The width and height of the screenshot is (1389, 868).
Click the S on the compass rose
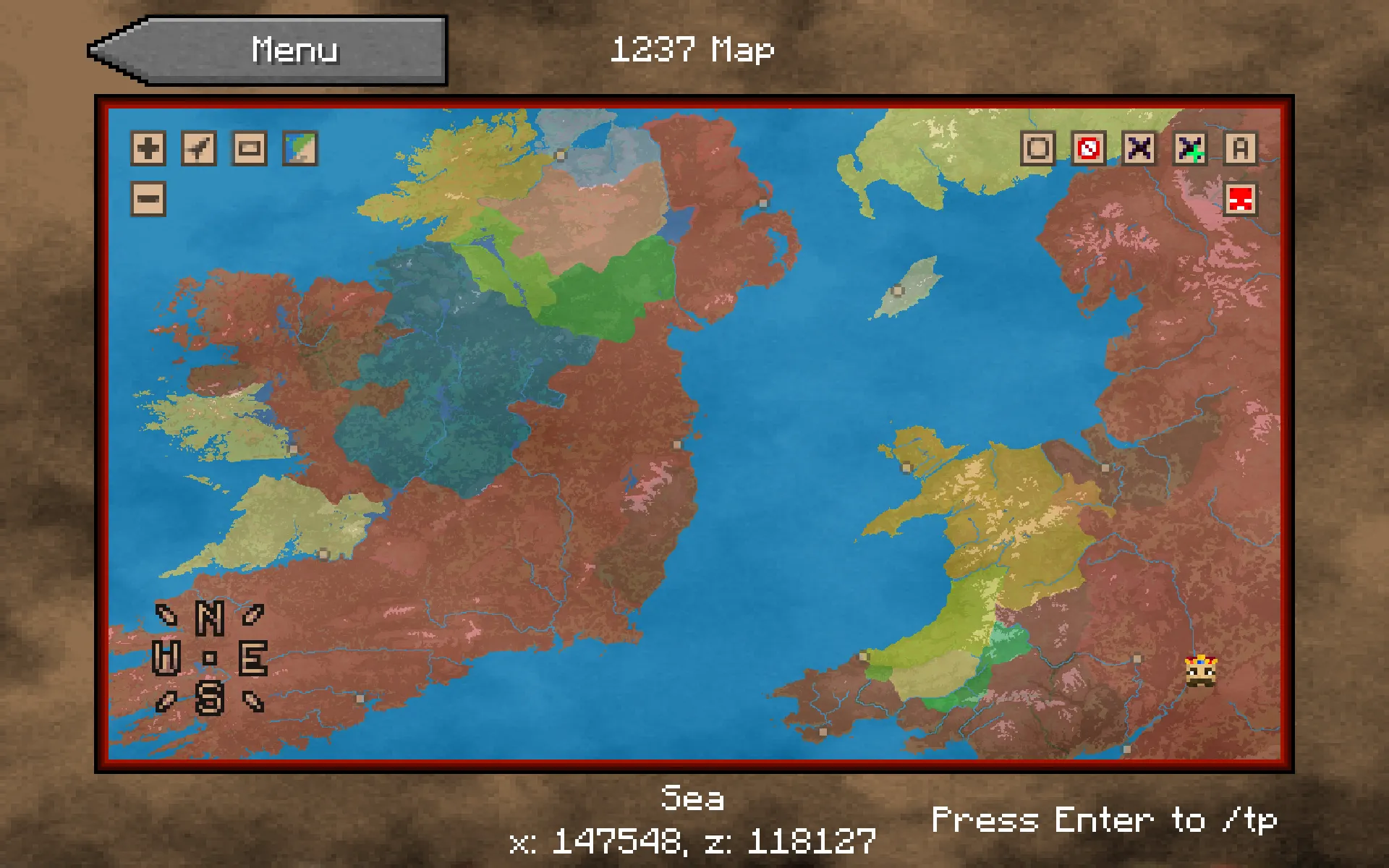click(x=210, y=698)
